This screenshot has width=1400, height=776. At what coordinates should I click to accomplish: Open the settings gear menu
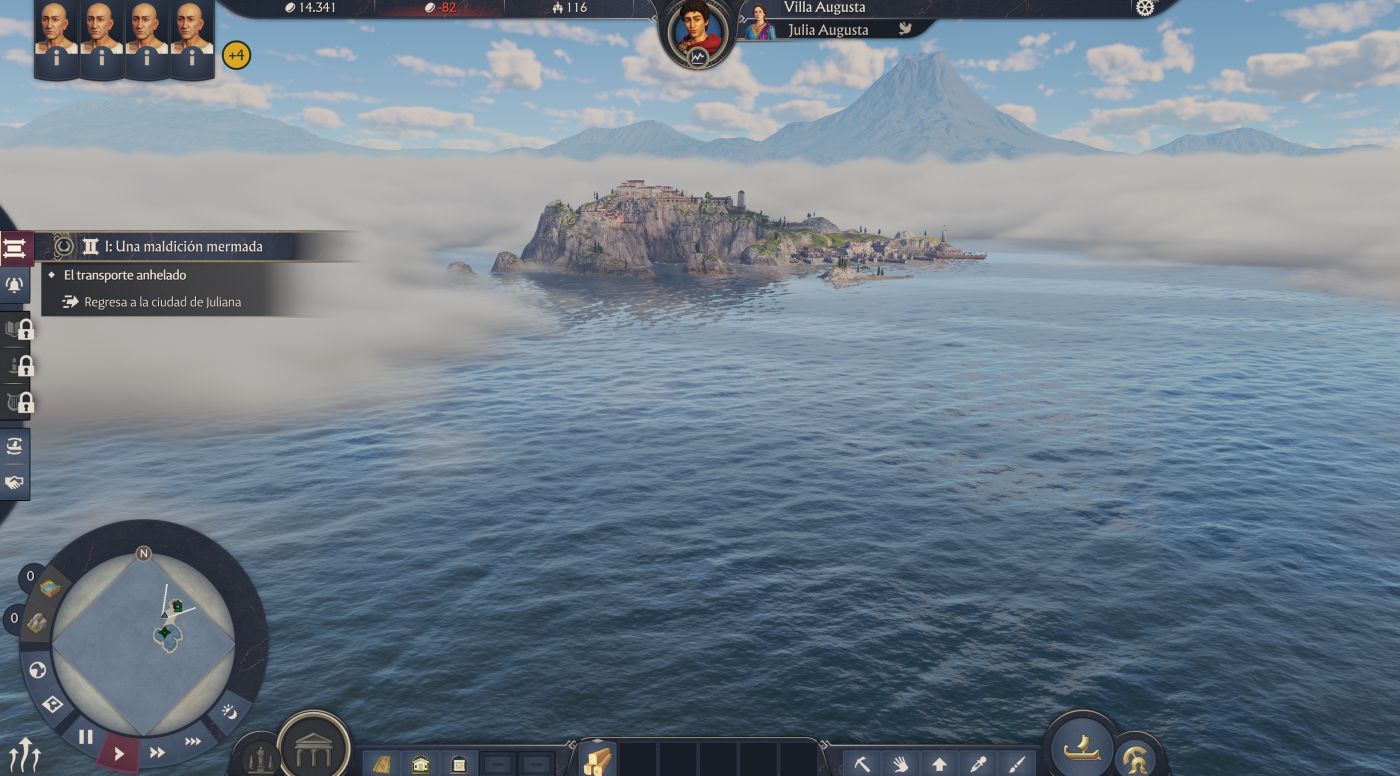tap(1145, 8)
